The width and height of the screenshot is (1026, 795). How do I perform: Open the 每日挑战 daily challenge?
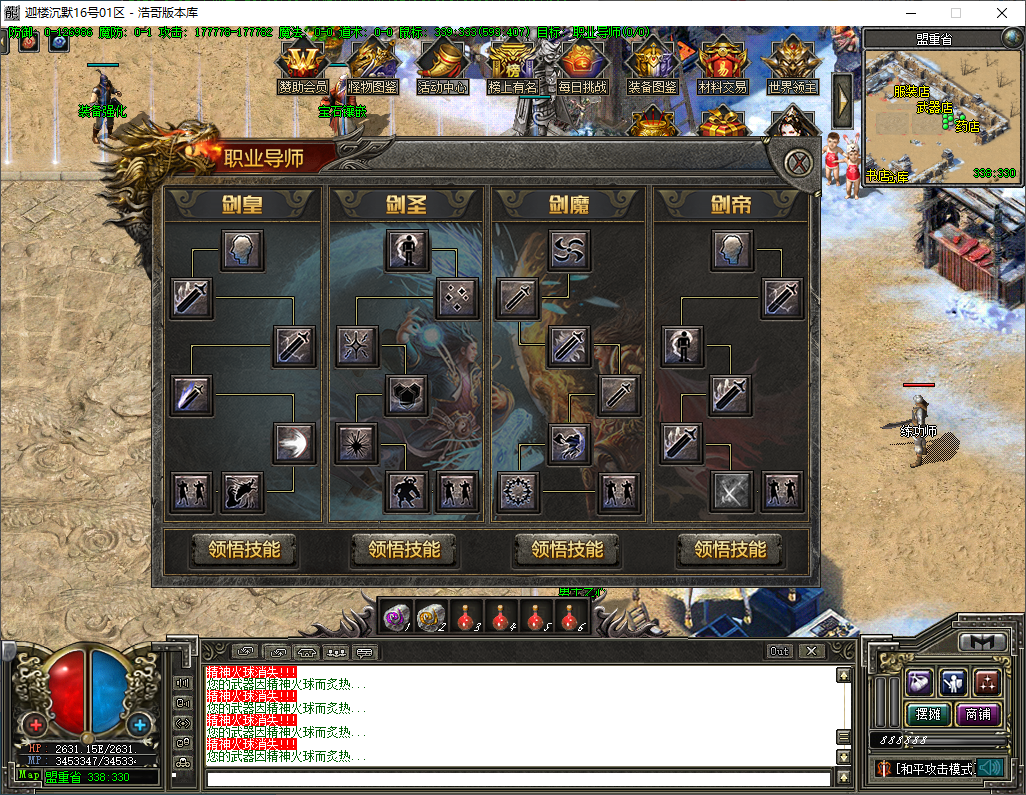tap(582, 67)
